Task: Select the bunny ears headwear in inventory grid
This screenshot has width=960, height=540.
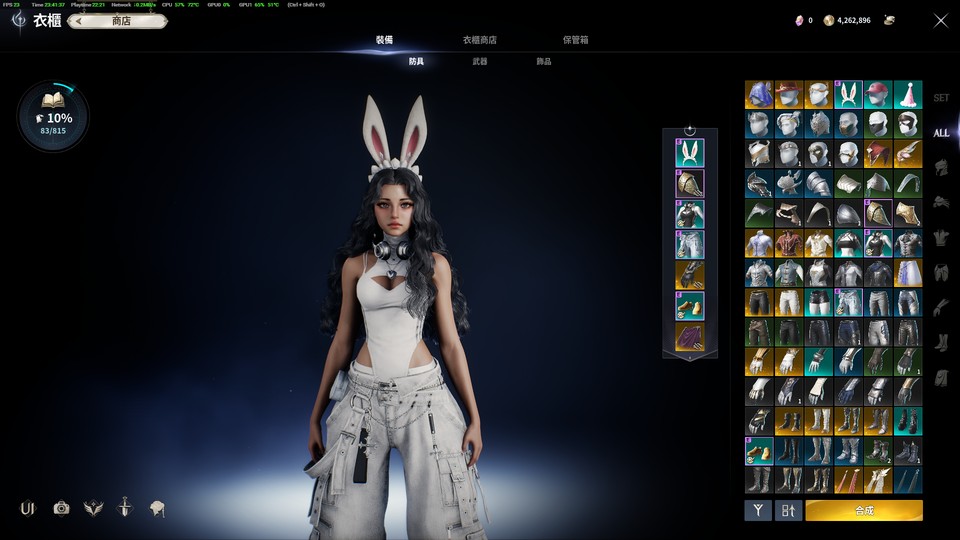Action: coord(848,94)
